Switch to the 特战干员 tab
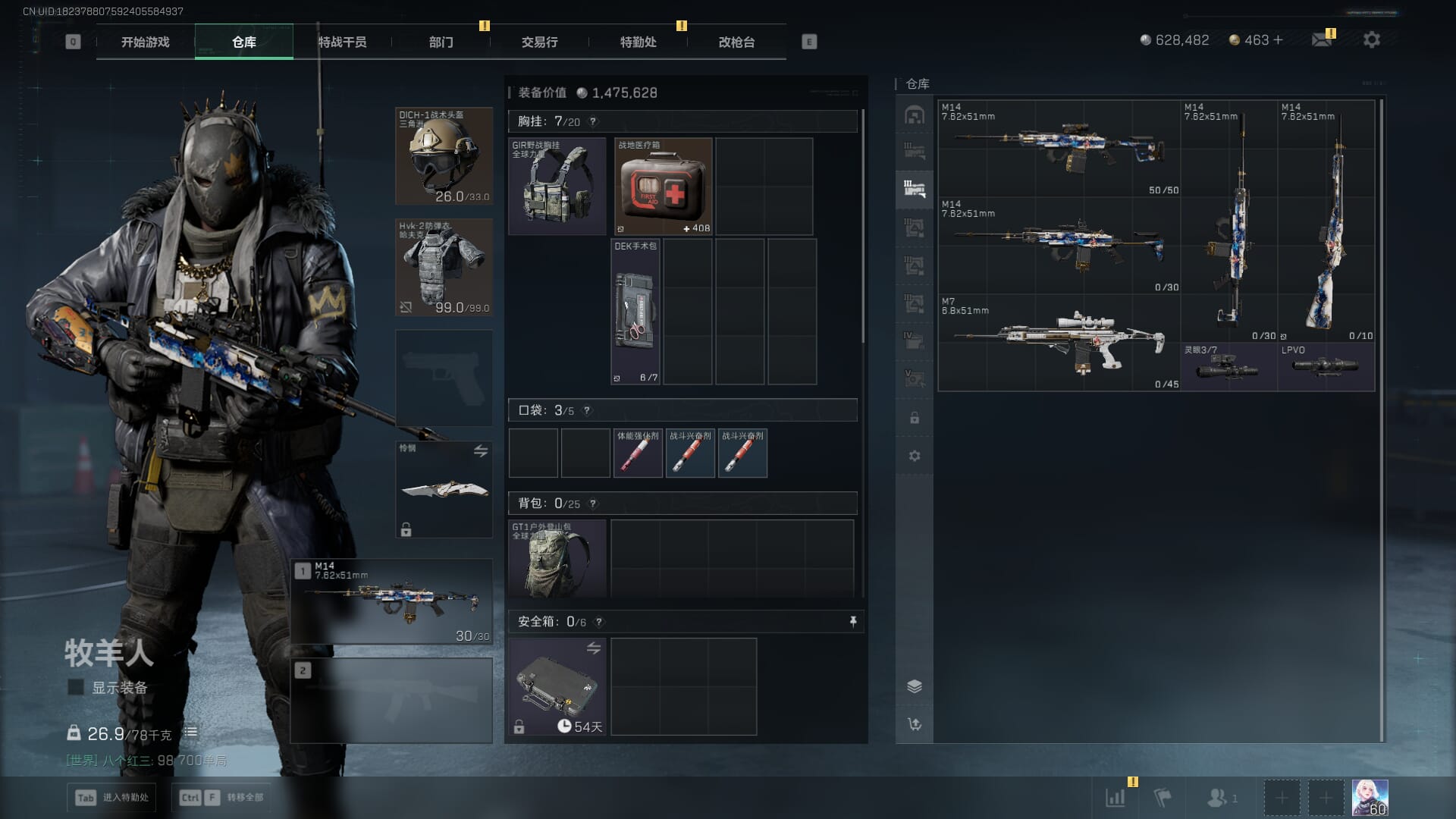This screenshot has width=1456, height=819. 342,42
